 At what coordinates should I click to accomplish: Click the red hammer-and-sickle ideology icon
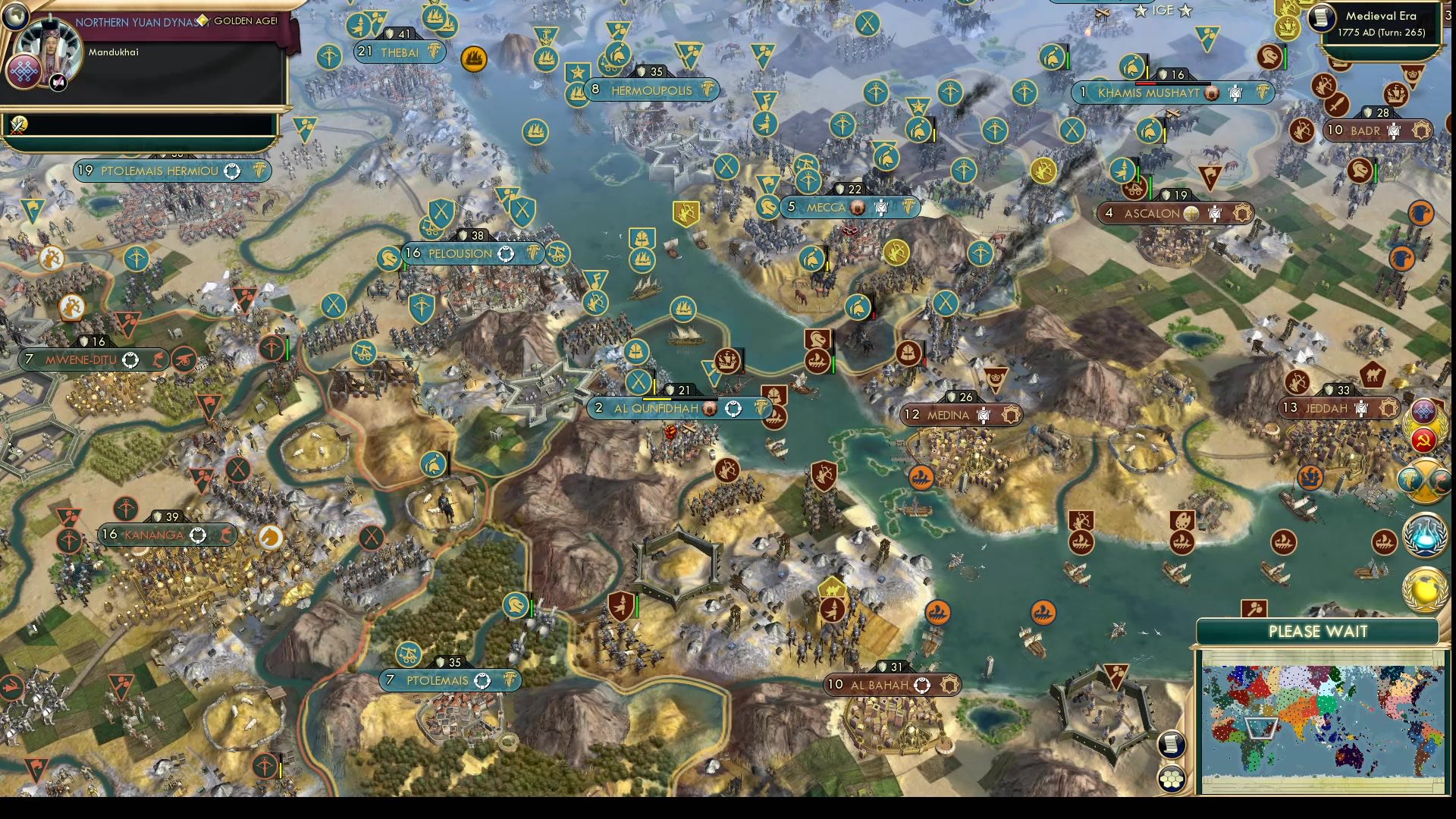(1423, 441)
